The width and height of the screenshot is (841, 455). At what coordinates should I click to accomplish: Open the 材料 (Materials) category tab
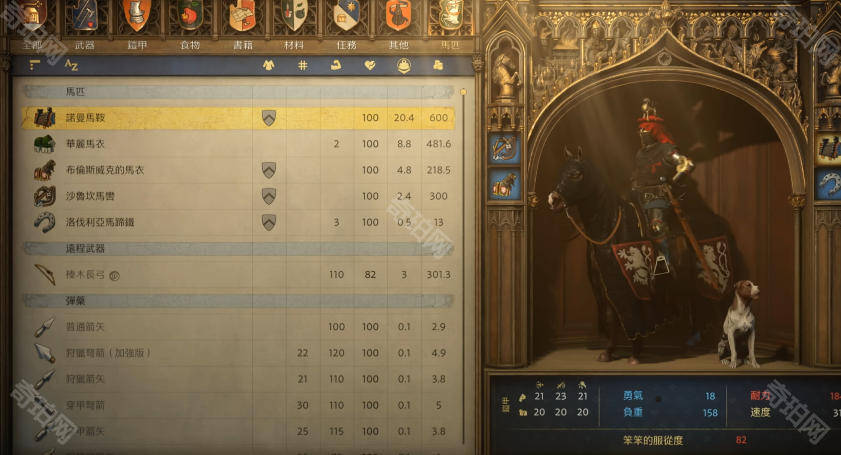click(294, 44)
